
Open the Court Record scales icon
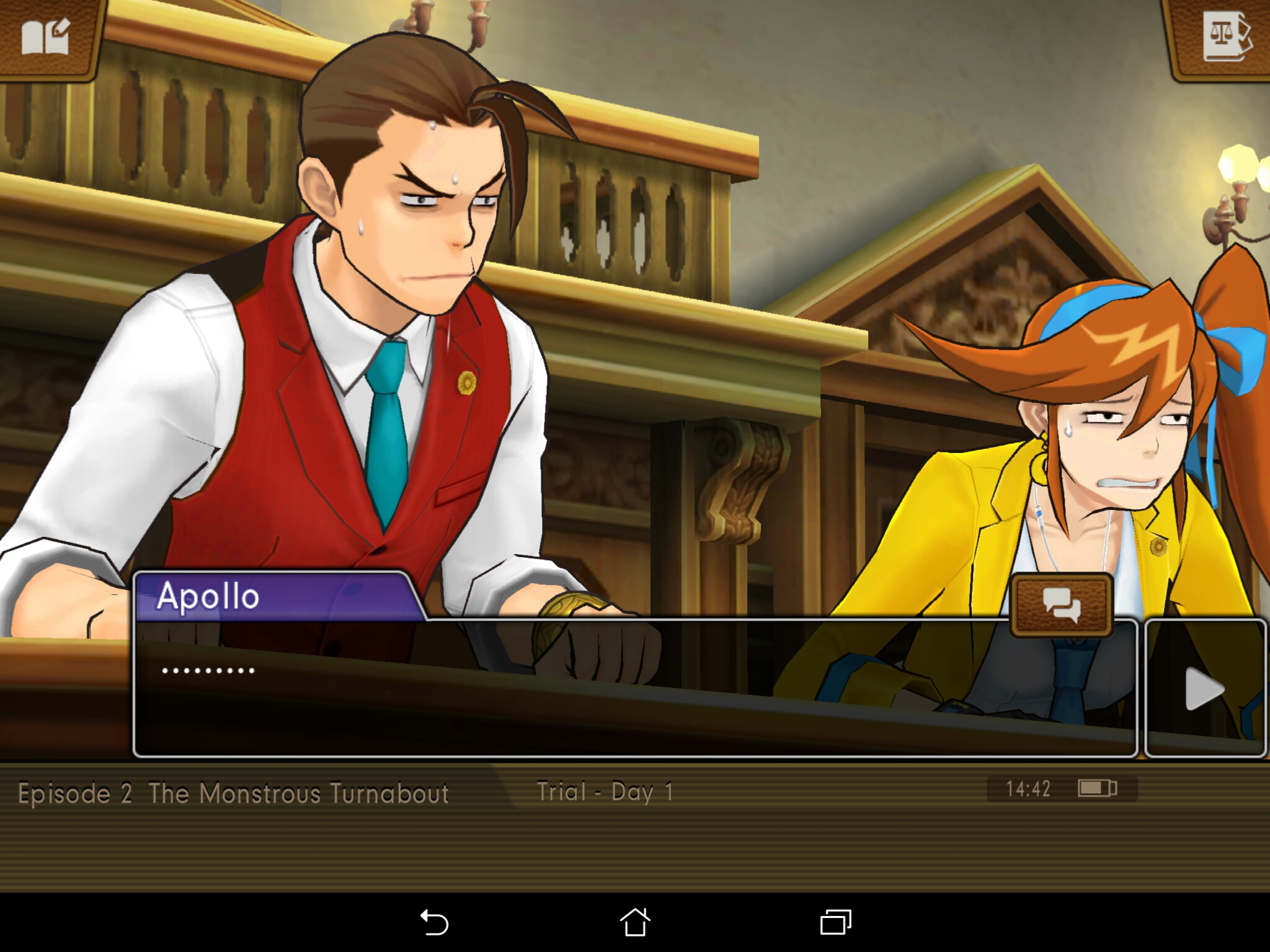point(1225,37)
